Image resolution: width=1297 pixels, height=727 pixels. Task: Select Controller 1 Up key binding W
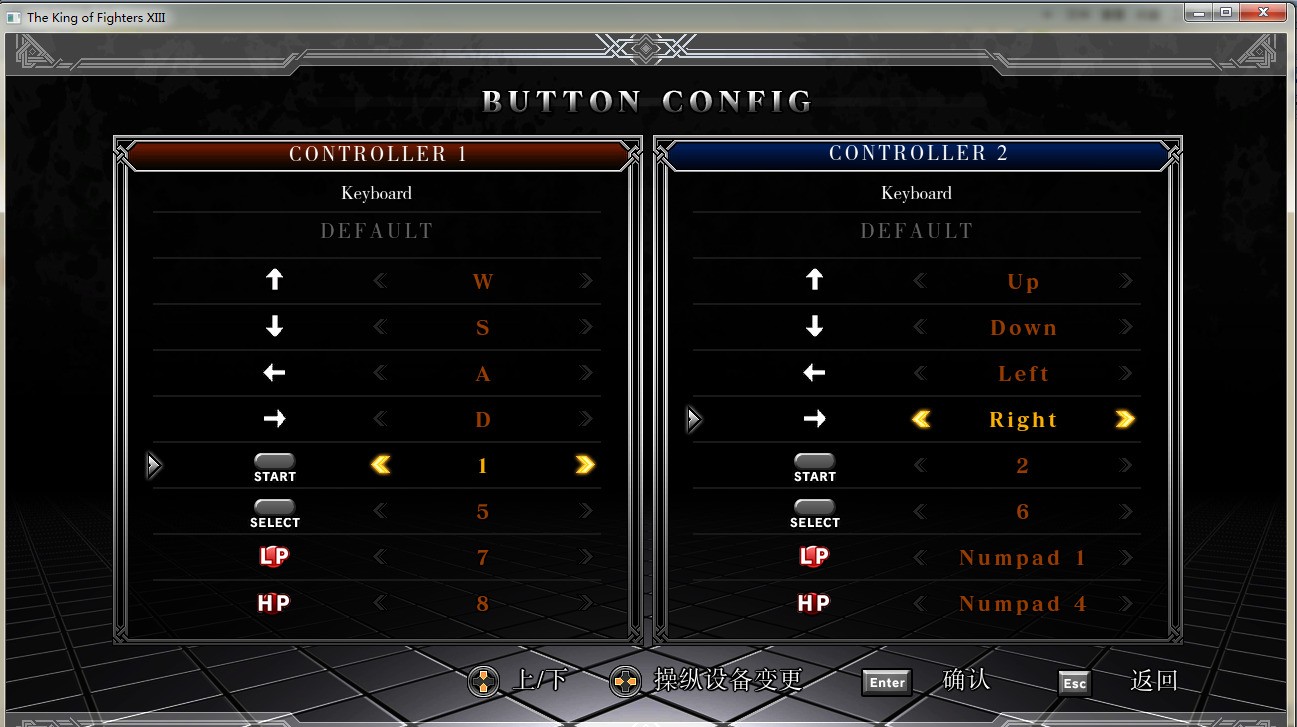483,282
